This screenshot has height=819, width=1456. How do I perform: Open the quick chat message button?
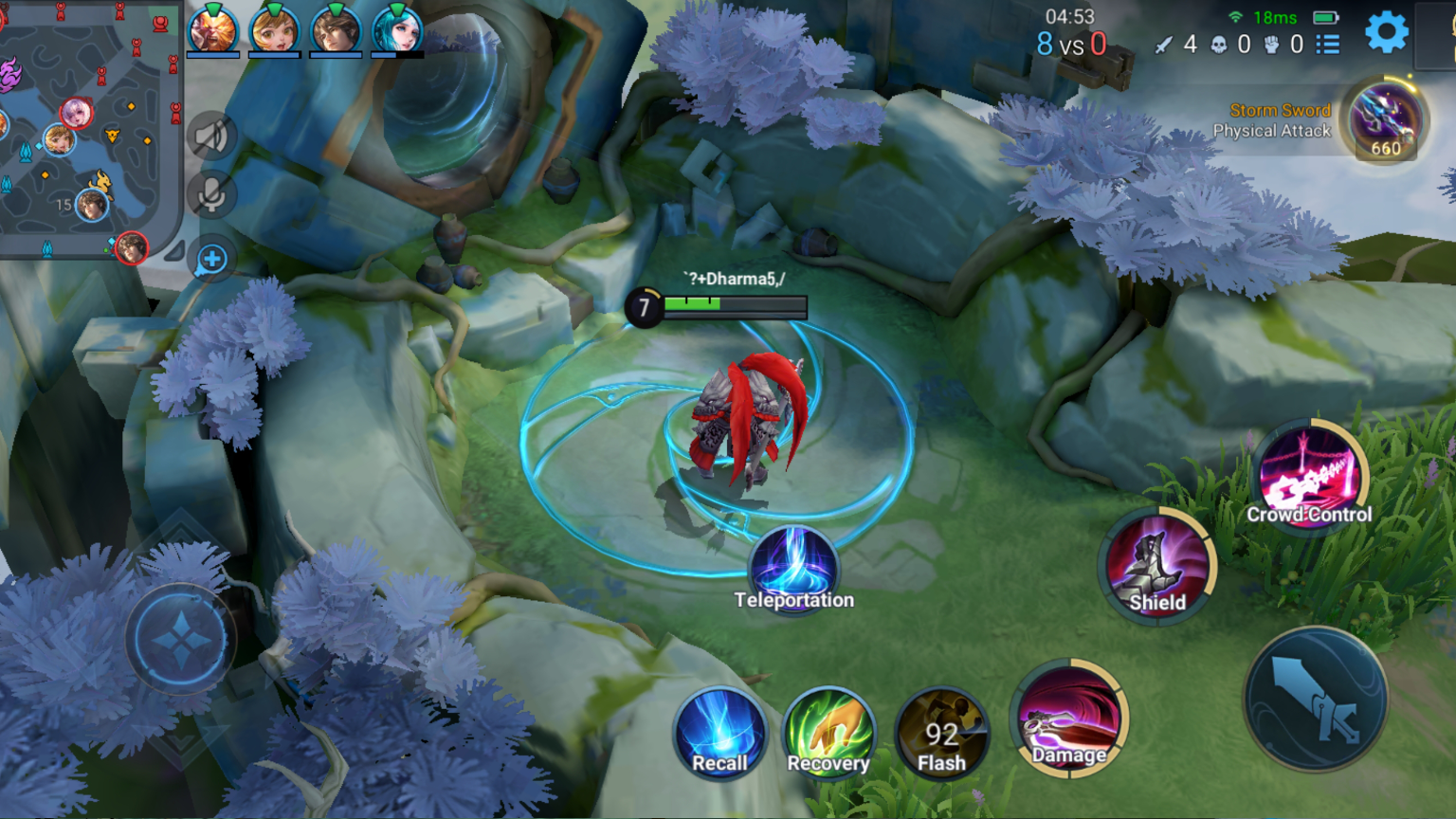click(212, 259)
